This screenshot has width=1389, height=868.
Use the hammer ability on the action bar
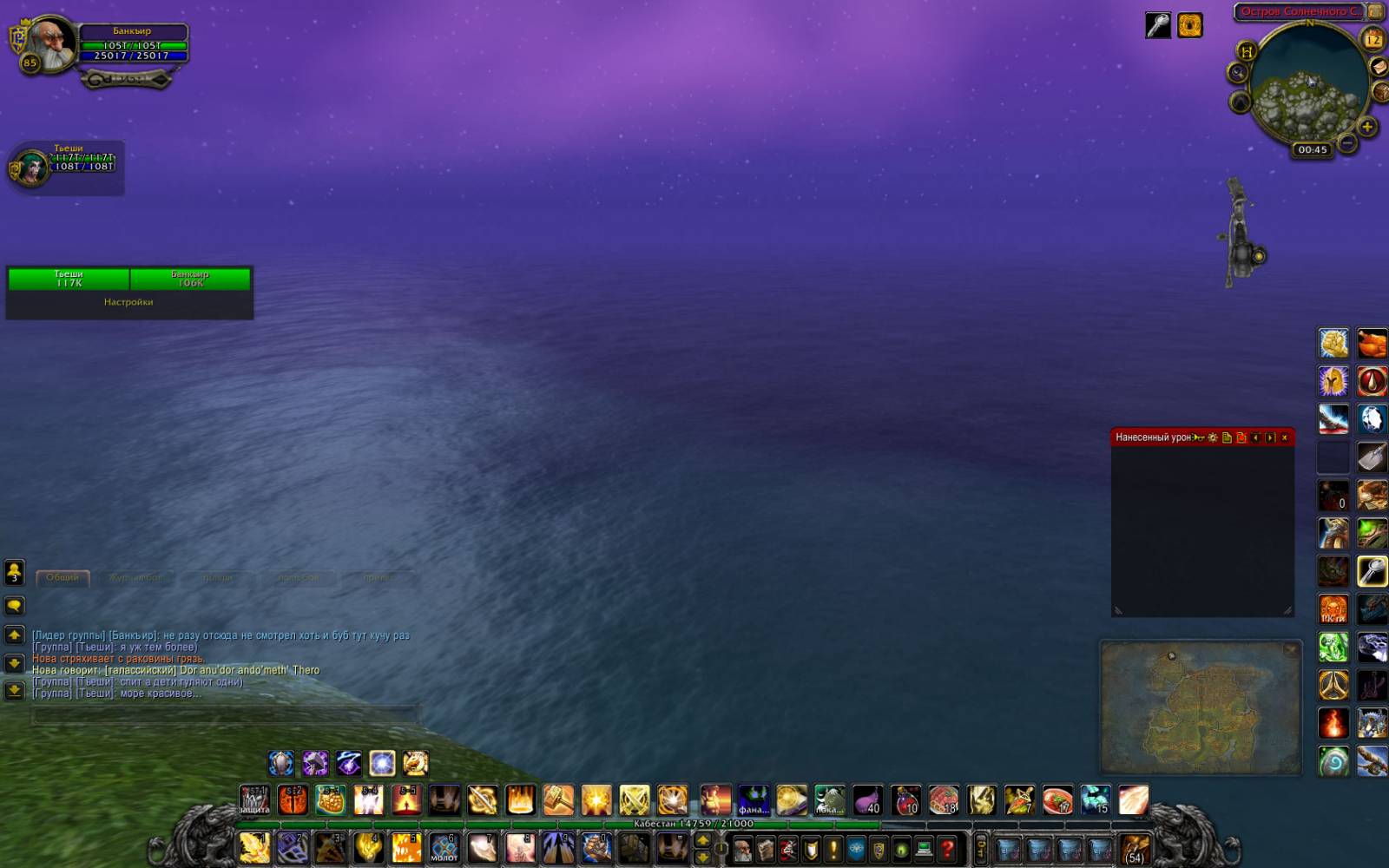(x=558, y=799)
